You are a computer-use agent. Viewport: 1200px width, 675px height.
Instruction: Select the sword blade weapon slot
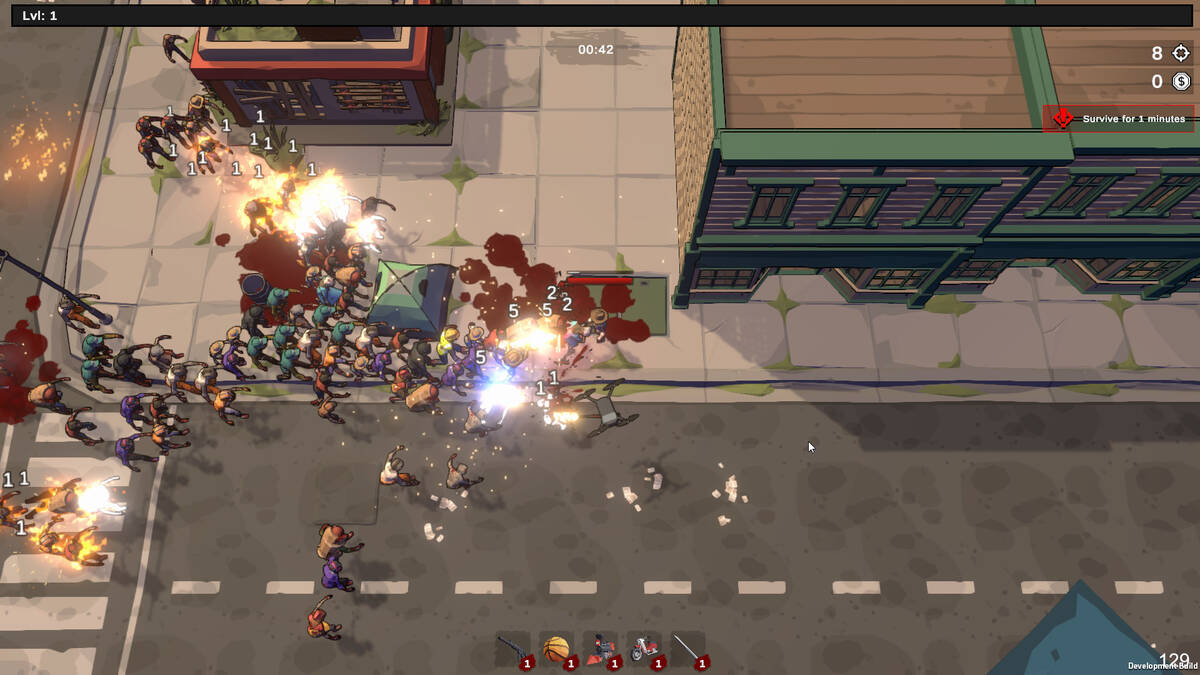pyautogui.click(x=688, y=649)
